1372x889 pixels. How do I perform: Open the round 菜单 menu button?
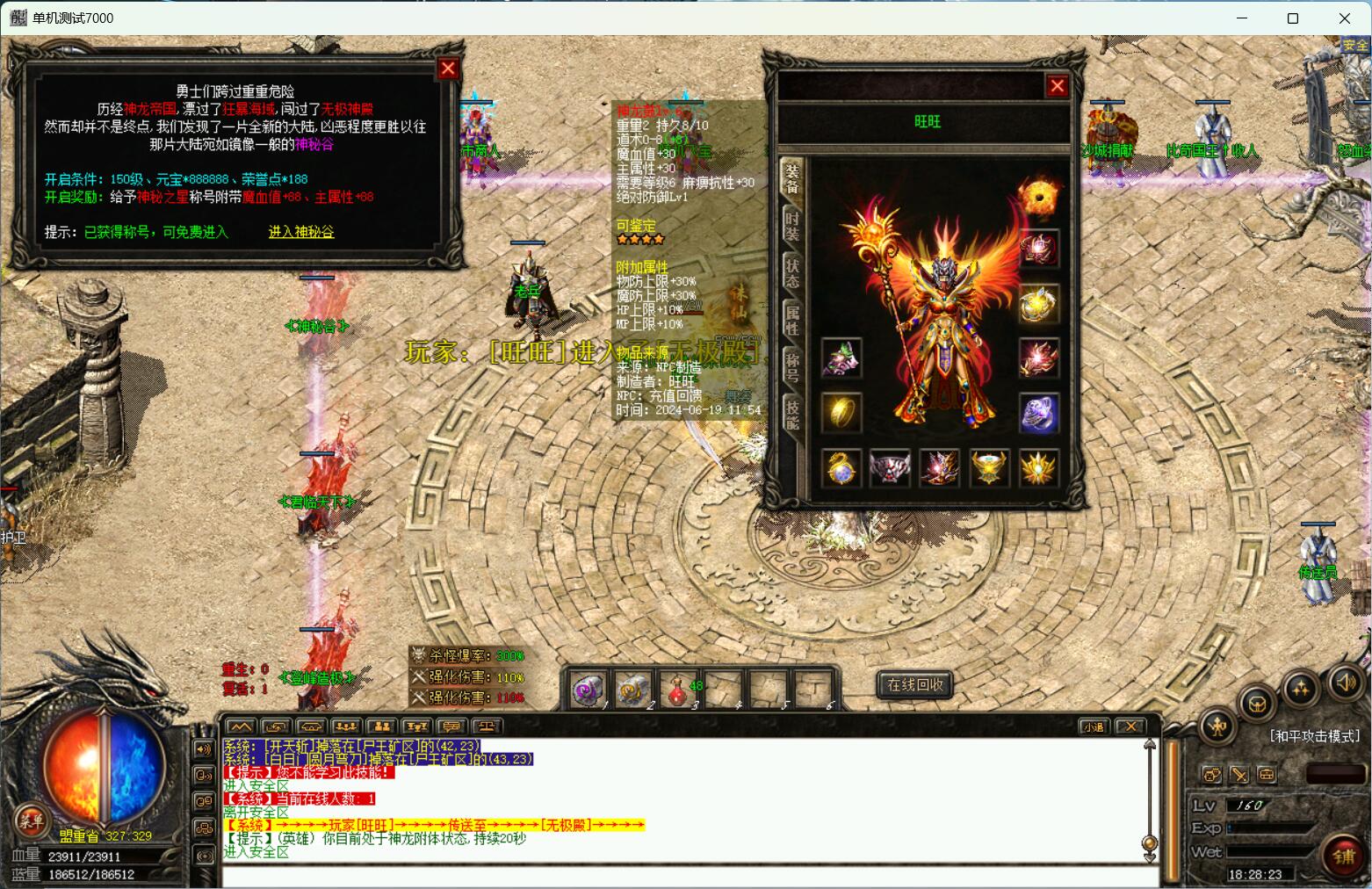tap(30, 821)
